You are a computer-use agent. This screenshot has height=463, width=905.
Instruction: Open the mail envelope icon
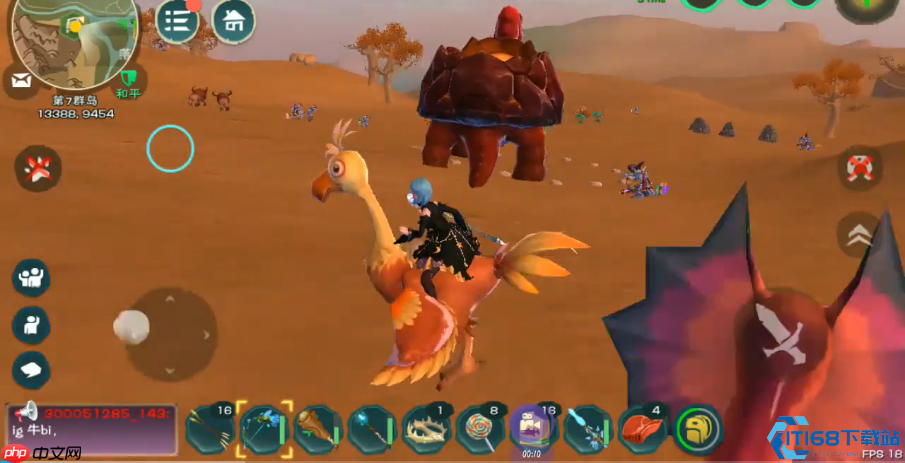(x=22, y=79)
